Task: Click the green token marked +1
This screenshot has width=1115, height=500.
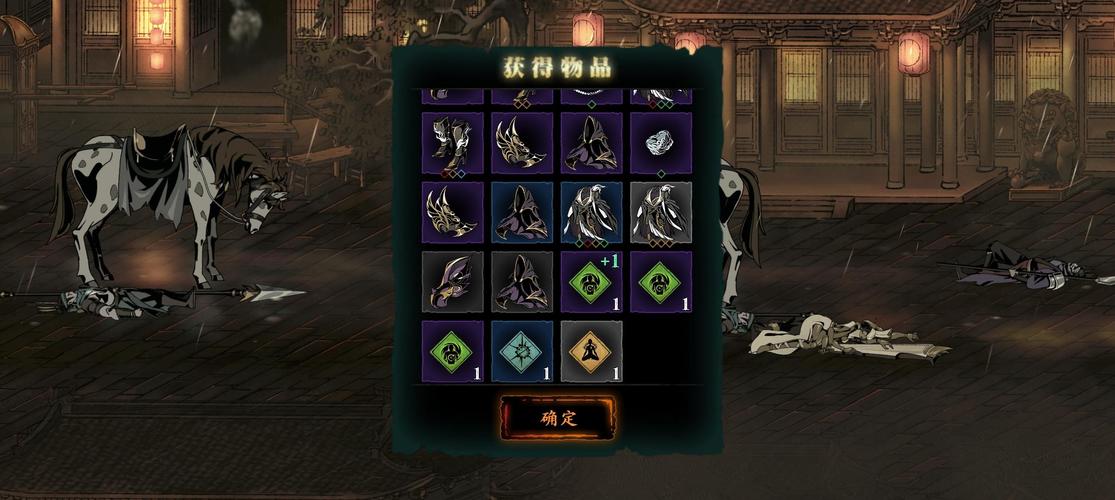Action: pos(591,282)
